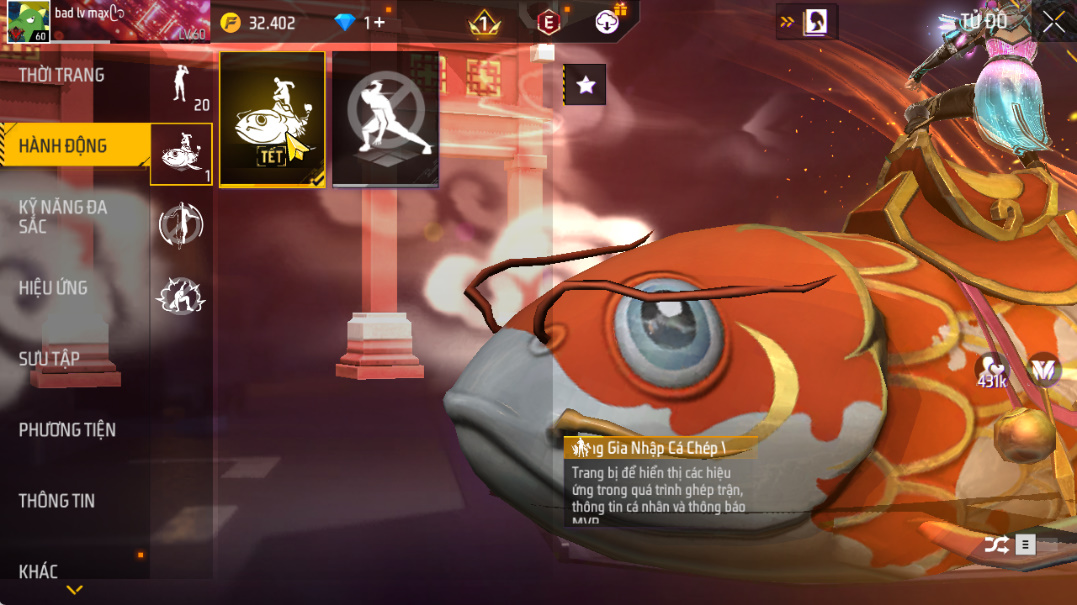
Task: Select the Hành Động category
Action: click(x=63, y=147)
